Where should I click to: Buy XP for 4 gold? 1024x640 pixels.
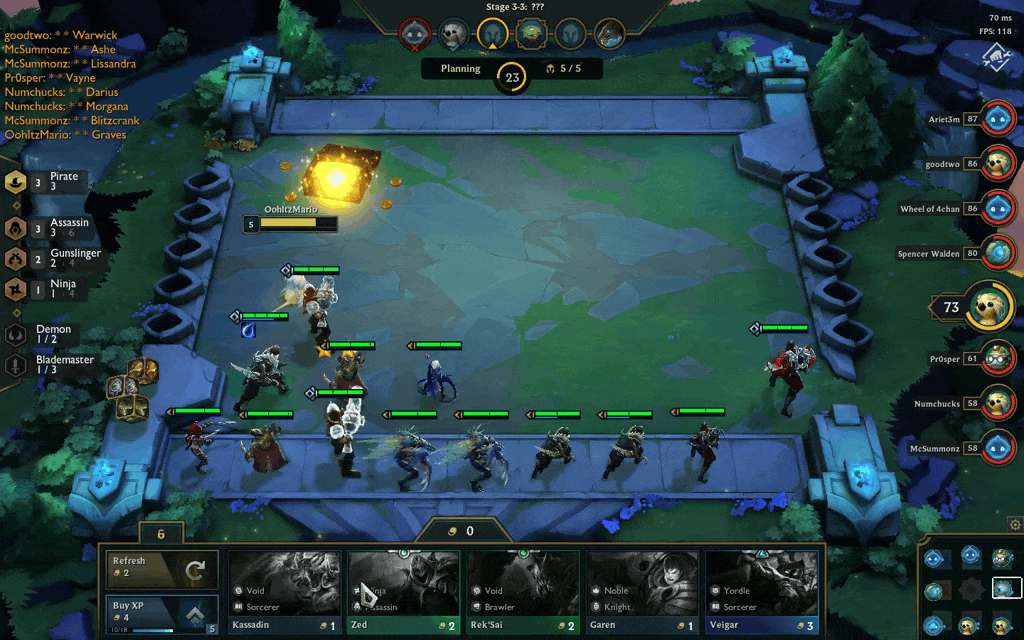coord(162,614)
